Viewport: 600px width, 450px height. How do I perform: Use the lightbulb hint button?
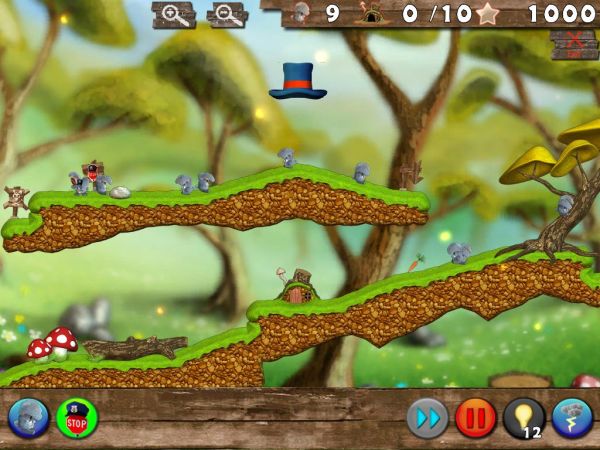pos(524,417)
